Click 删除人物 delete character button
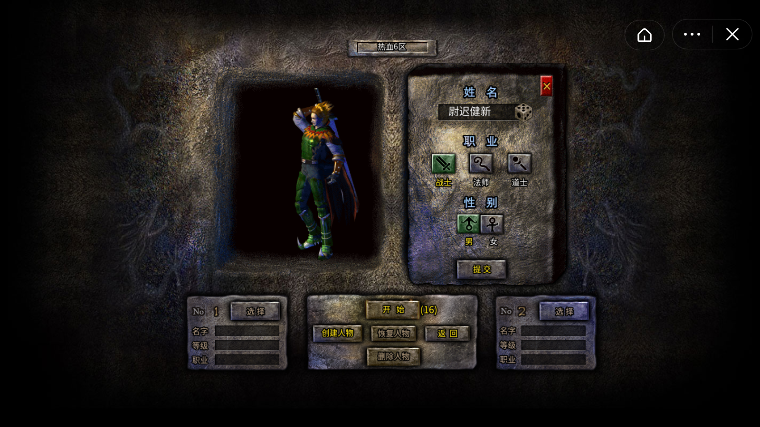This screenshot has width=760, height=427. tap(392, 356)
